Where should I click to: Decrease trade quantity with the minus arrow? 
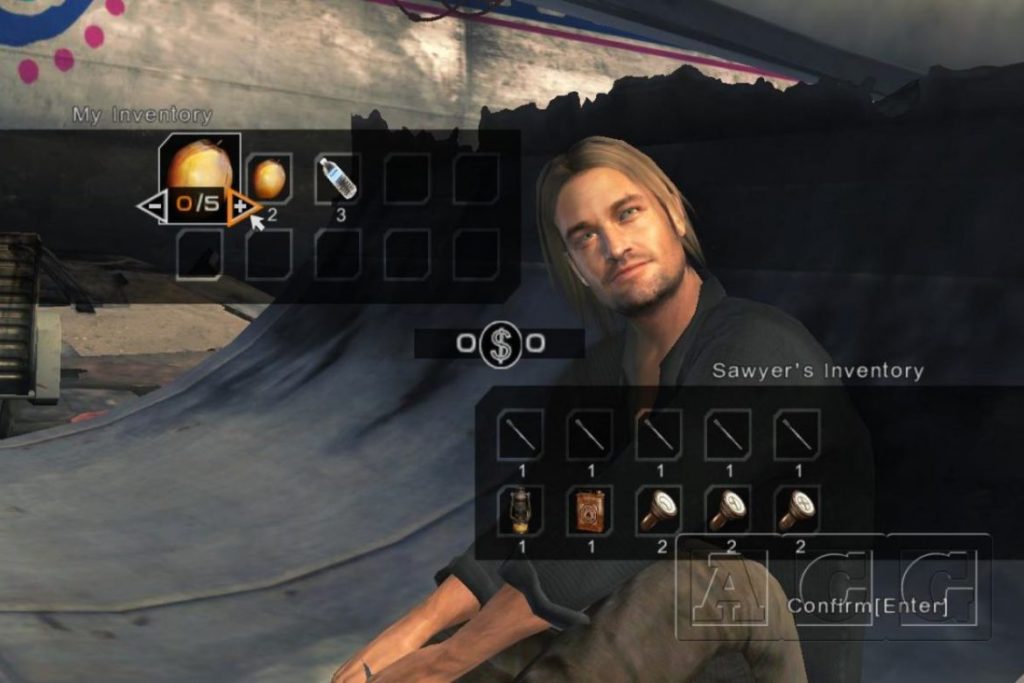[x=152, y=207]
